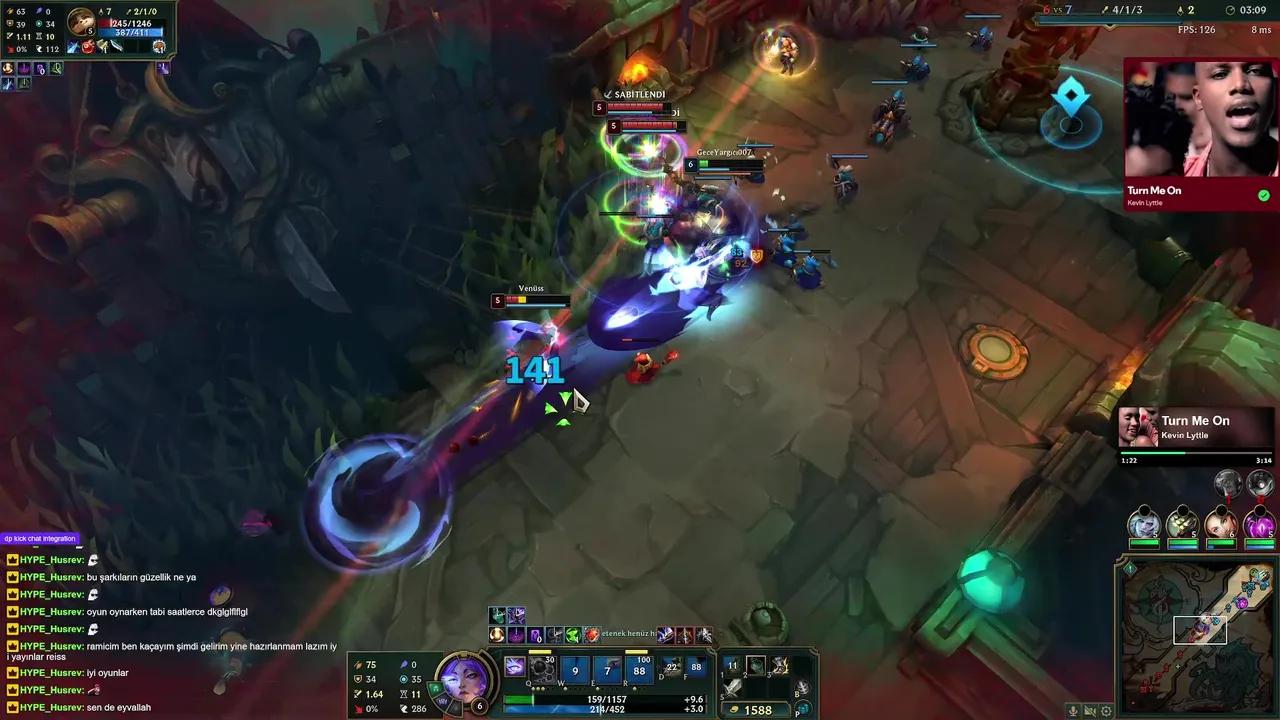This screenshot has width=1280, height=720.
Task: Click the Flash summoner spell on D slot
Action: pyautogui.click(x=670, y=666)
